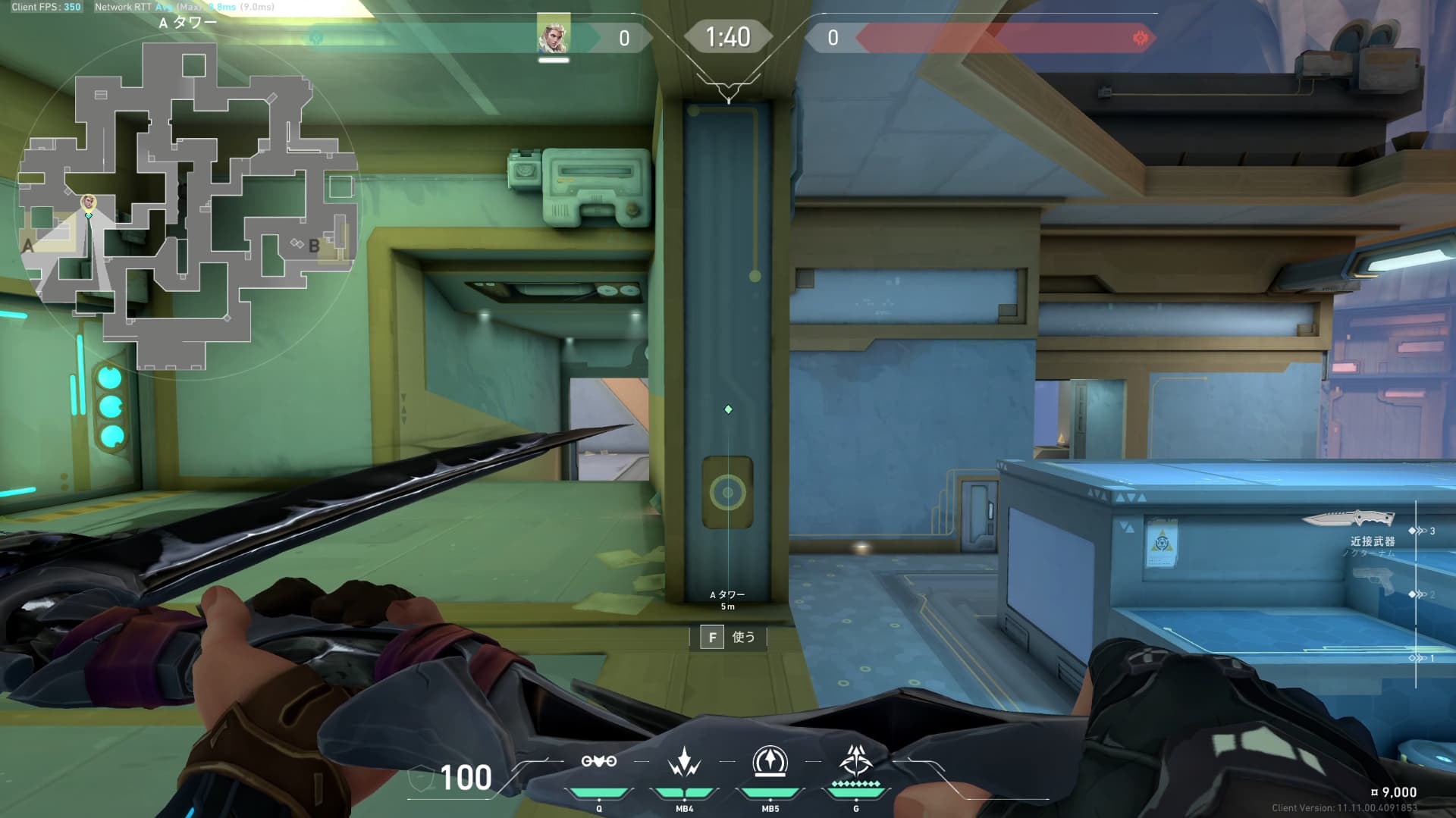
Task: Click the B site label on the minimap
Action: 314,246
